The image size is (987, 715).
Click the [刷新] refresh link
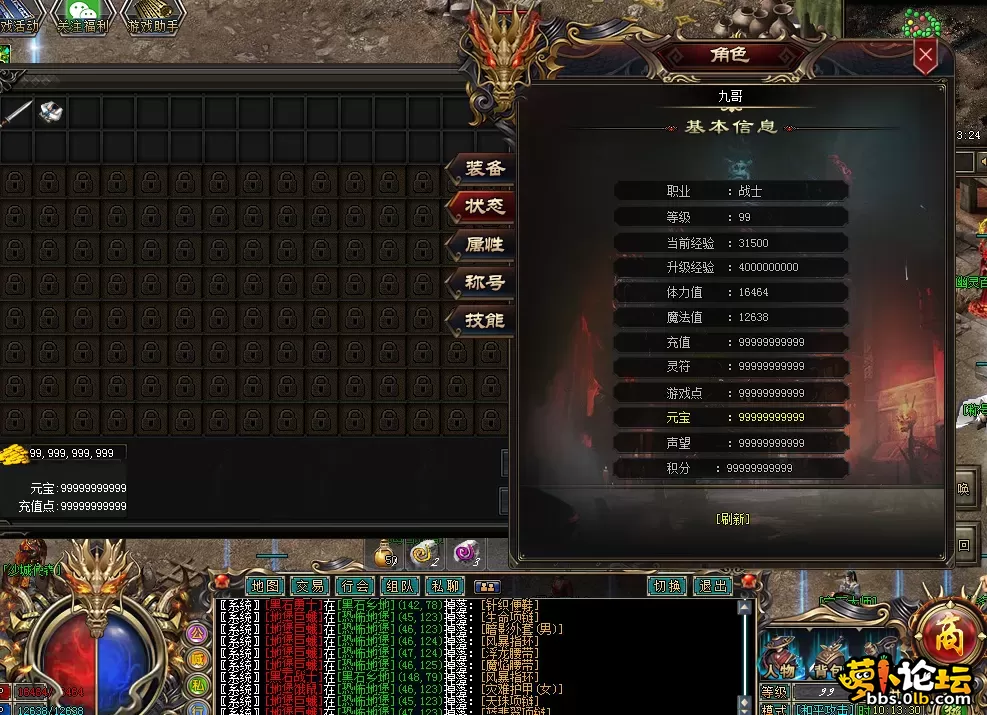(732, 519)
